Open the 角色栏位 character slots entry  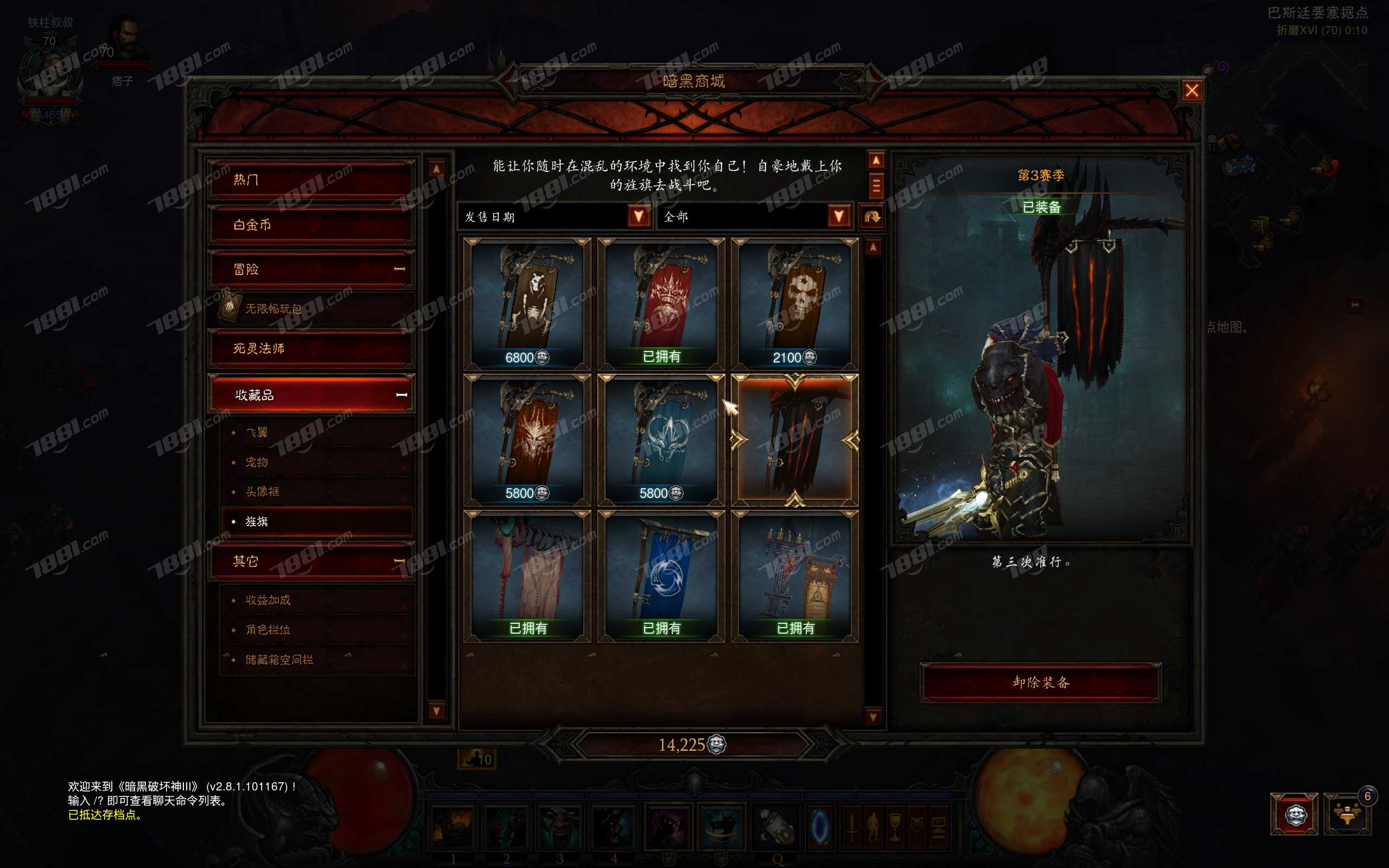pos(268,630)
